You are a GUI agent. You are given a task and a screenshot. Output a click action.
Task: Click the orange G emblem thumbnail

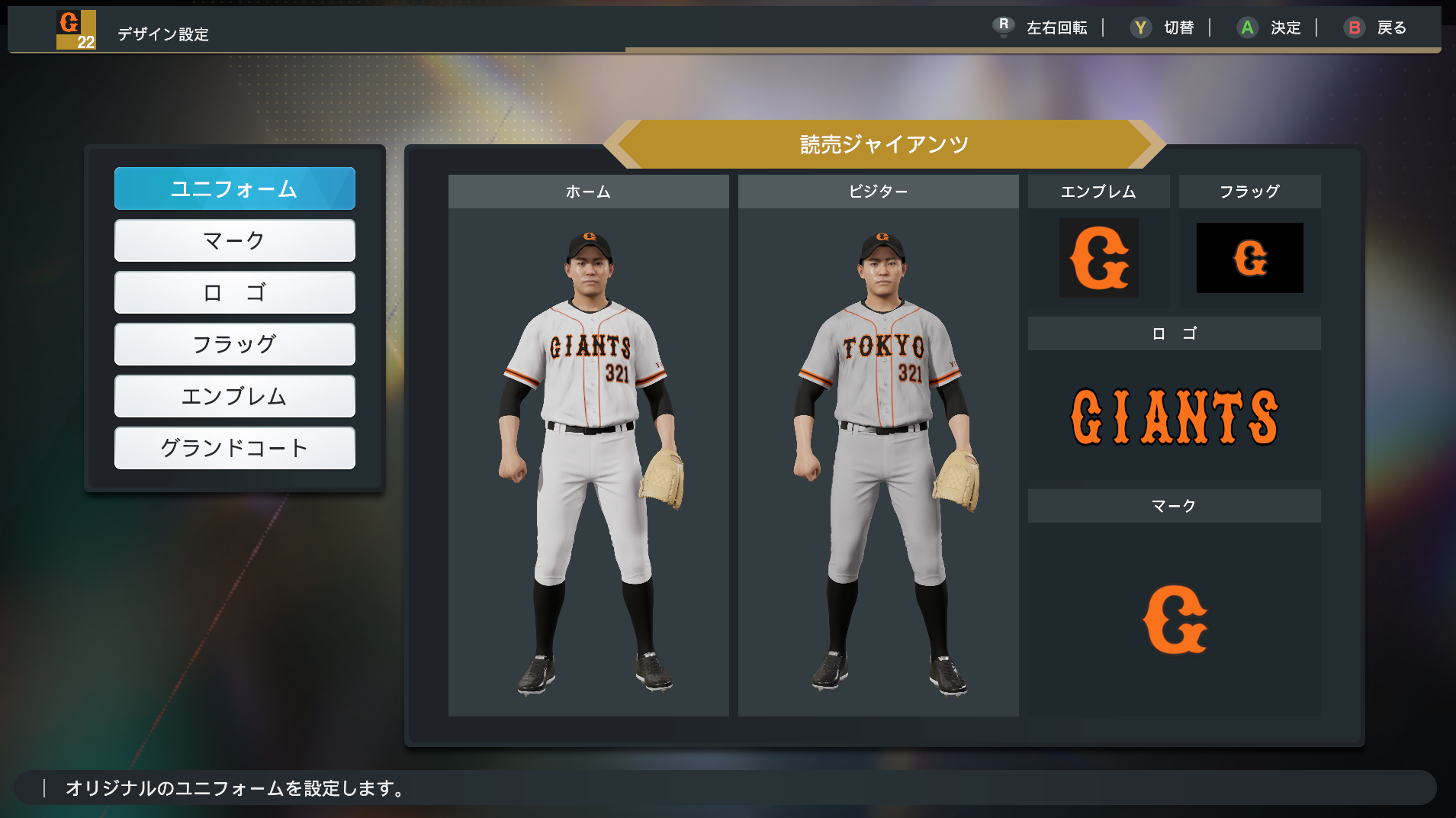pyautogui.click(x=1098, y=258)
